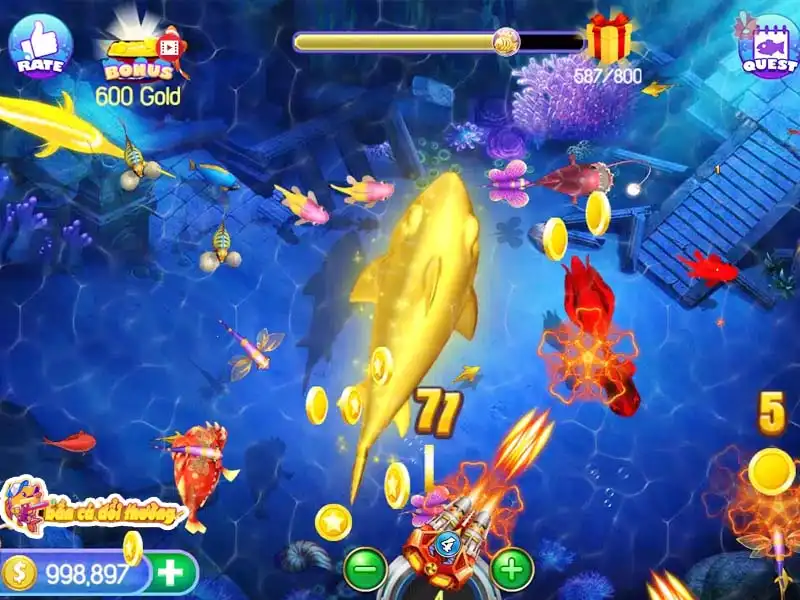Screen dimensions: 800x600
Task: Open the Quest menu
Action: pyautogui.click(x=766, y=46)
